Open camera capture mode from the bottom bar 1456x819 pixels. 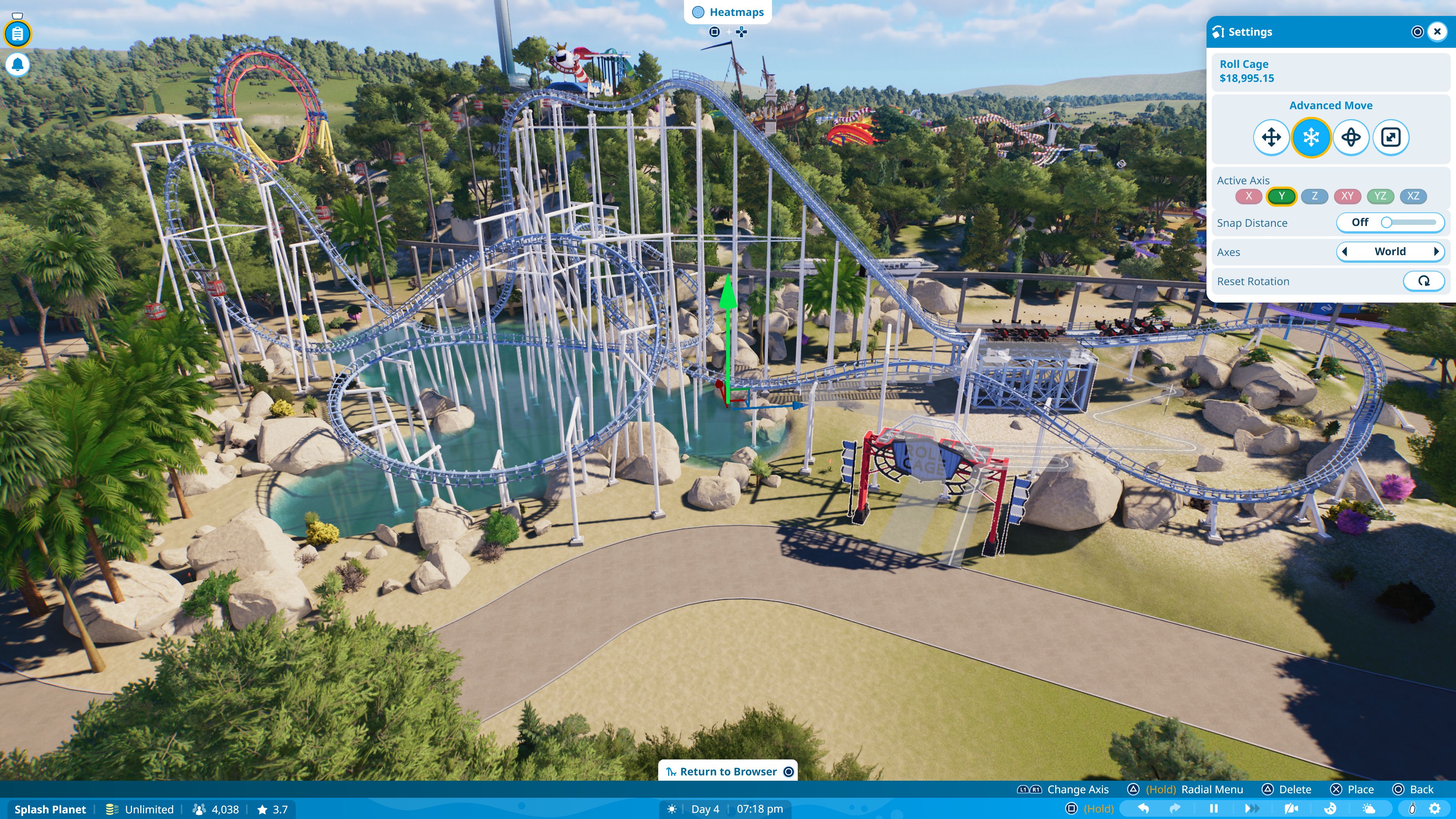pyautogui.click(x=1291, y=809)
